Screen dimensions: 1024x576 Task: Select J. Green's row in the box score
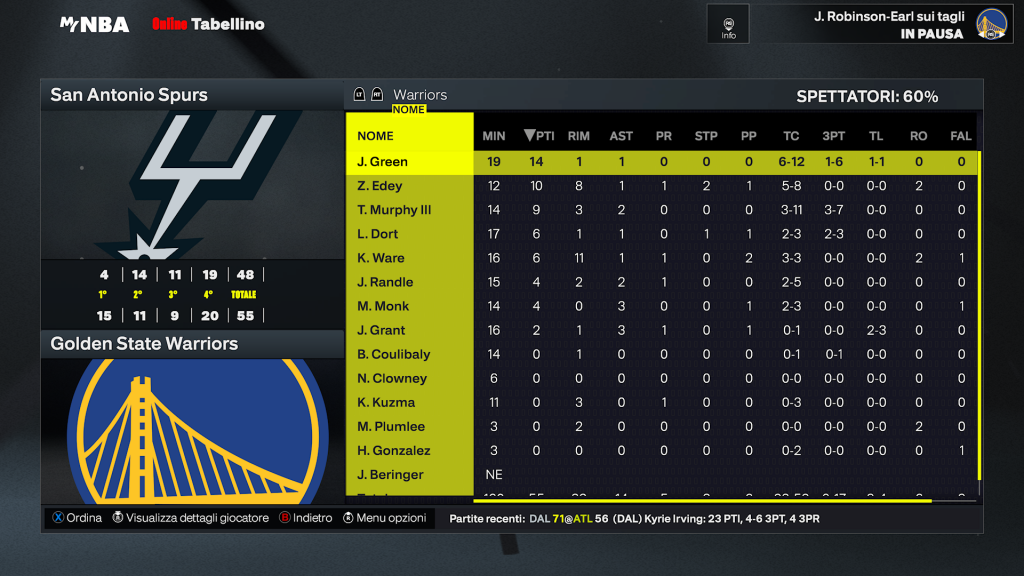tap(382, 162)
